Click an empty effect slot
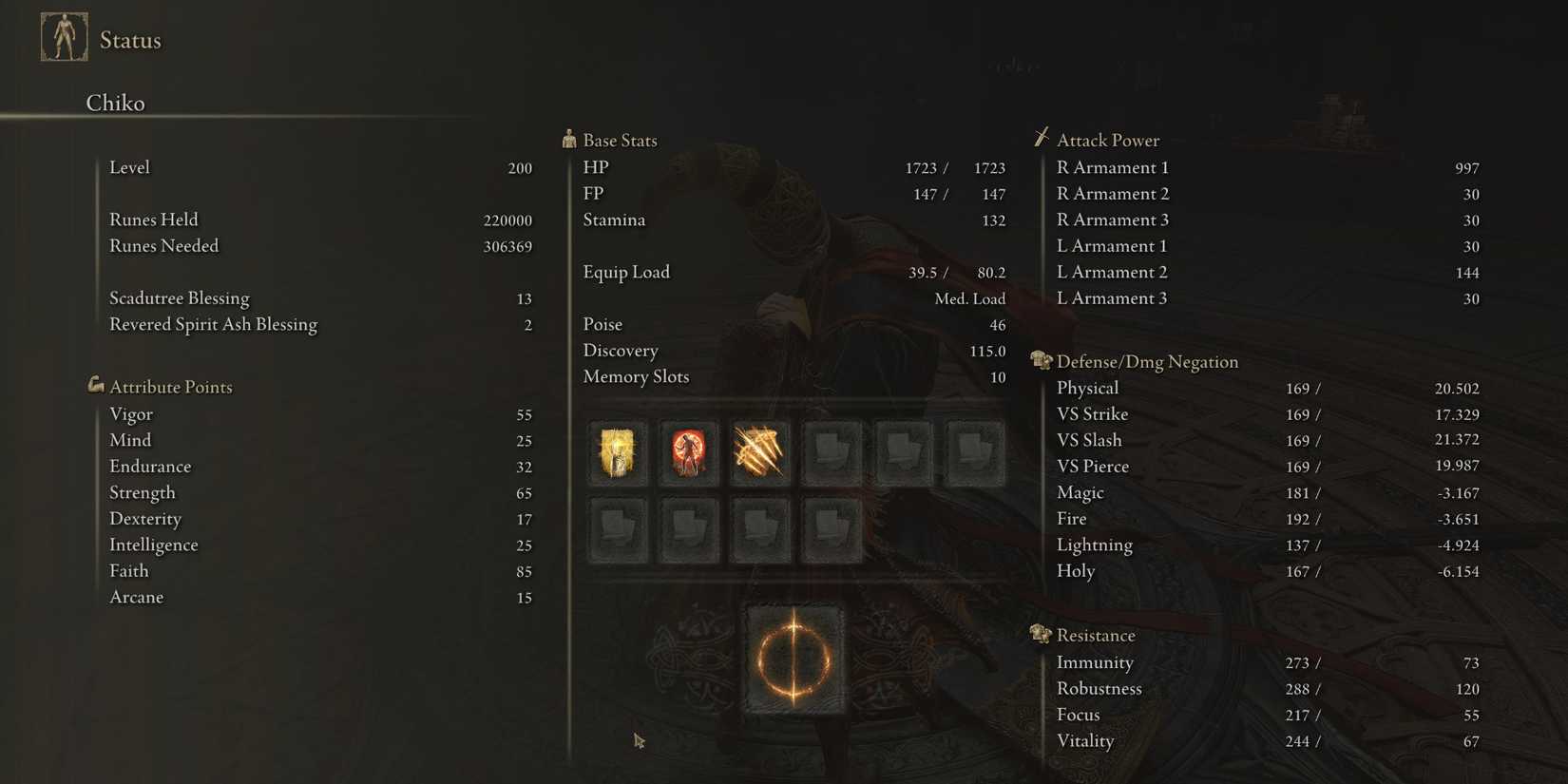 832,453
